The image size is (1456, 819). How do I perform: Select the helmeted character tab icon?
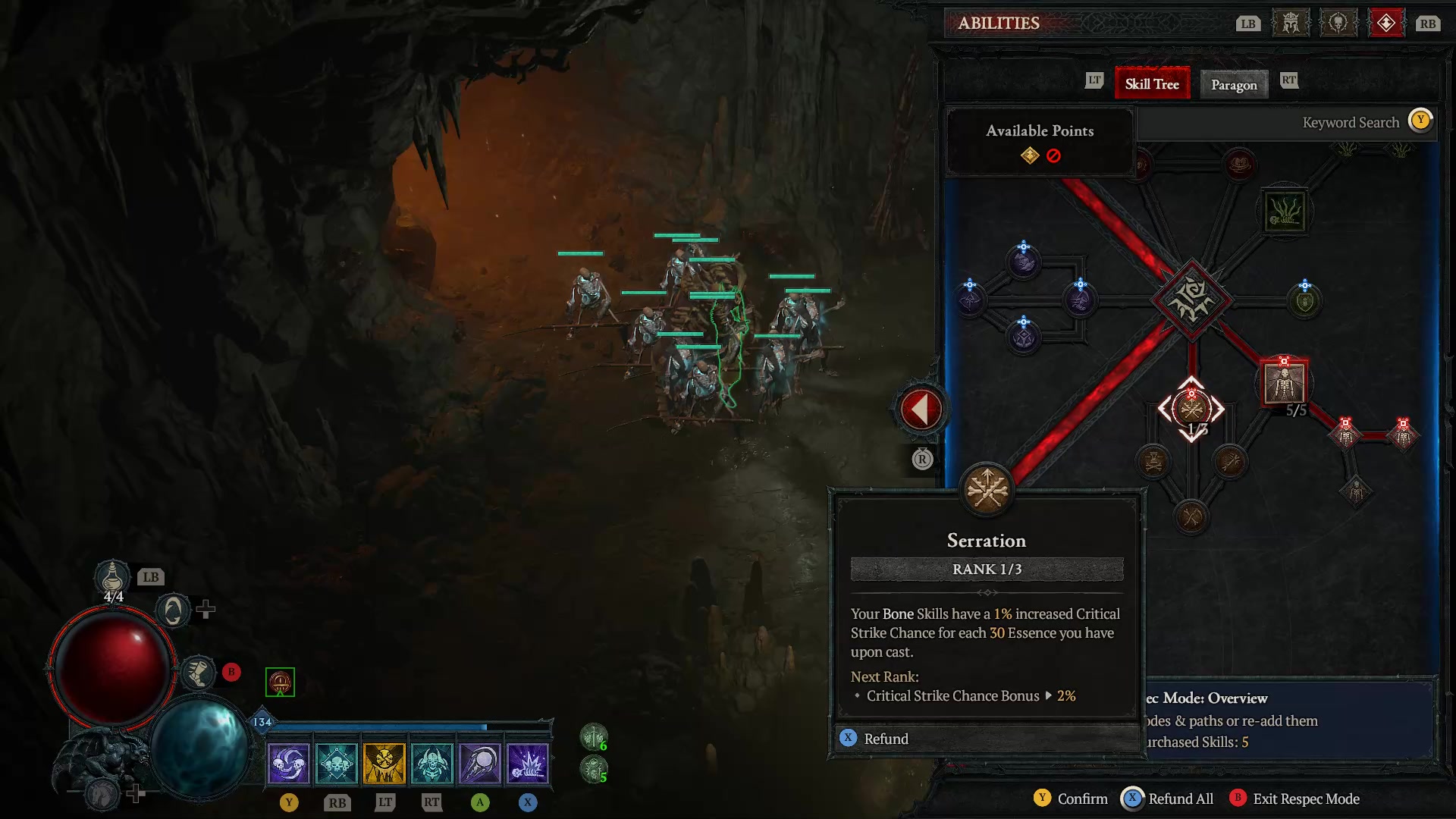(x=1290, y=23)
